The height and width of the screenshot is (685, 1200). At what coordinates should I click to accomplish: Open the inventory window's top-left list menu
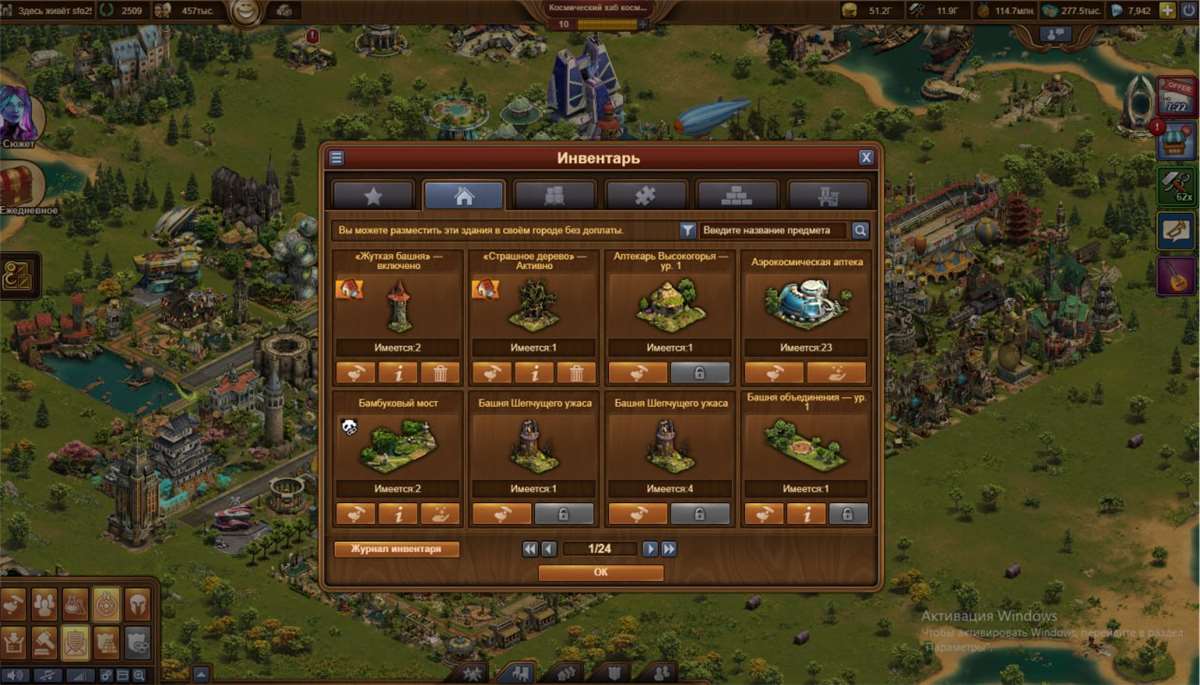[336, 157]
